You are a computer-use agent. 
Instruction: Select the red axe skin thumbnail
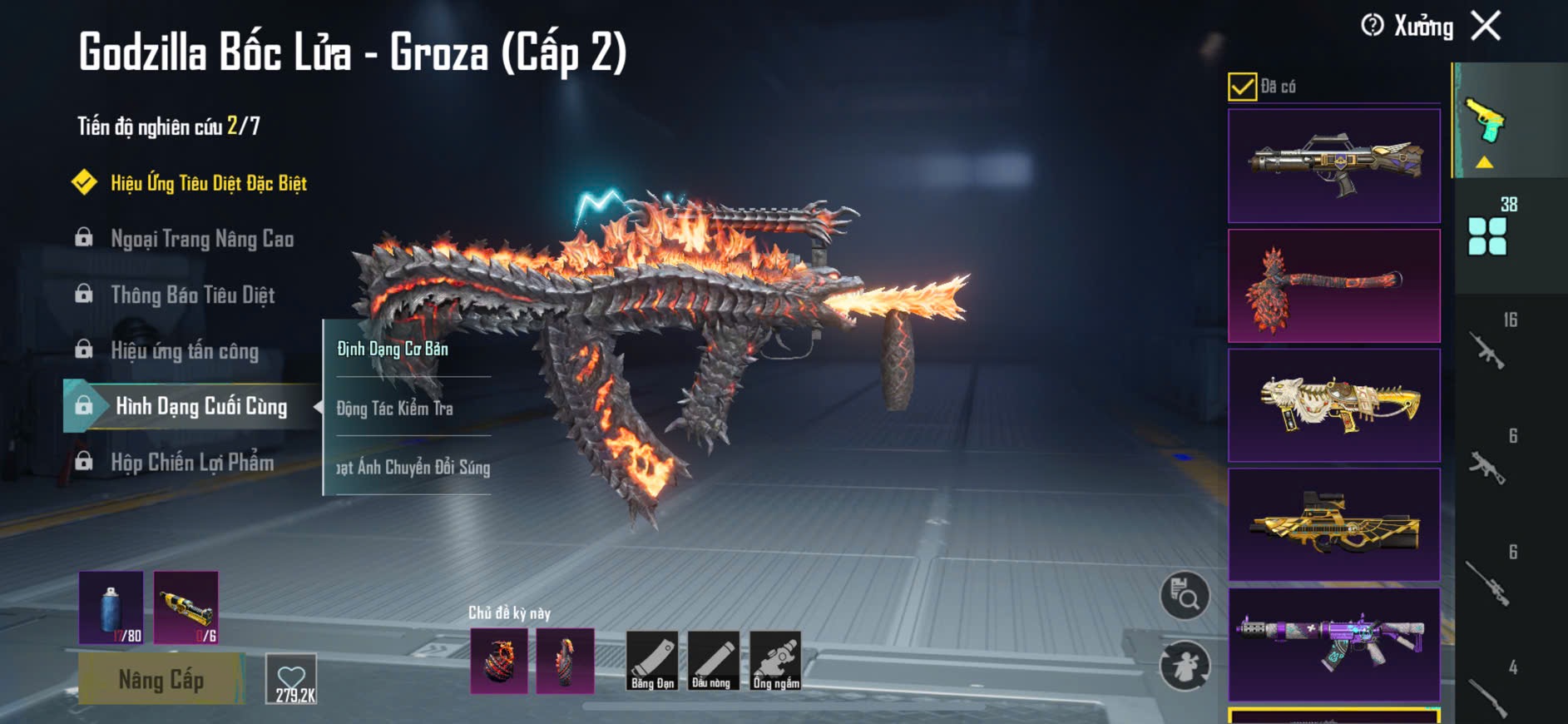pyautogui.click(x=1333, y=286)
